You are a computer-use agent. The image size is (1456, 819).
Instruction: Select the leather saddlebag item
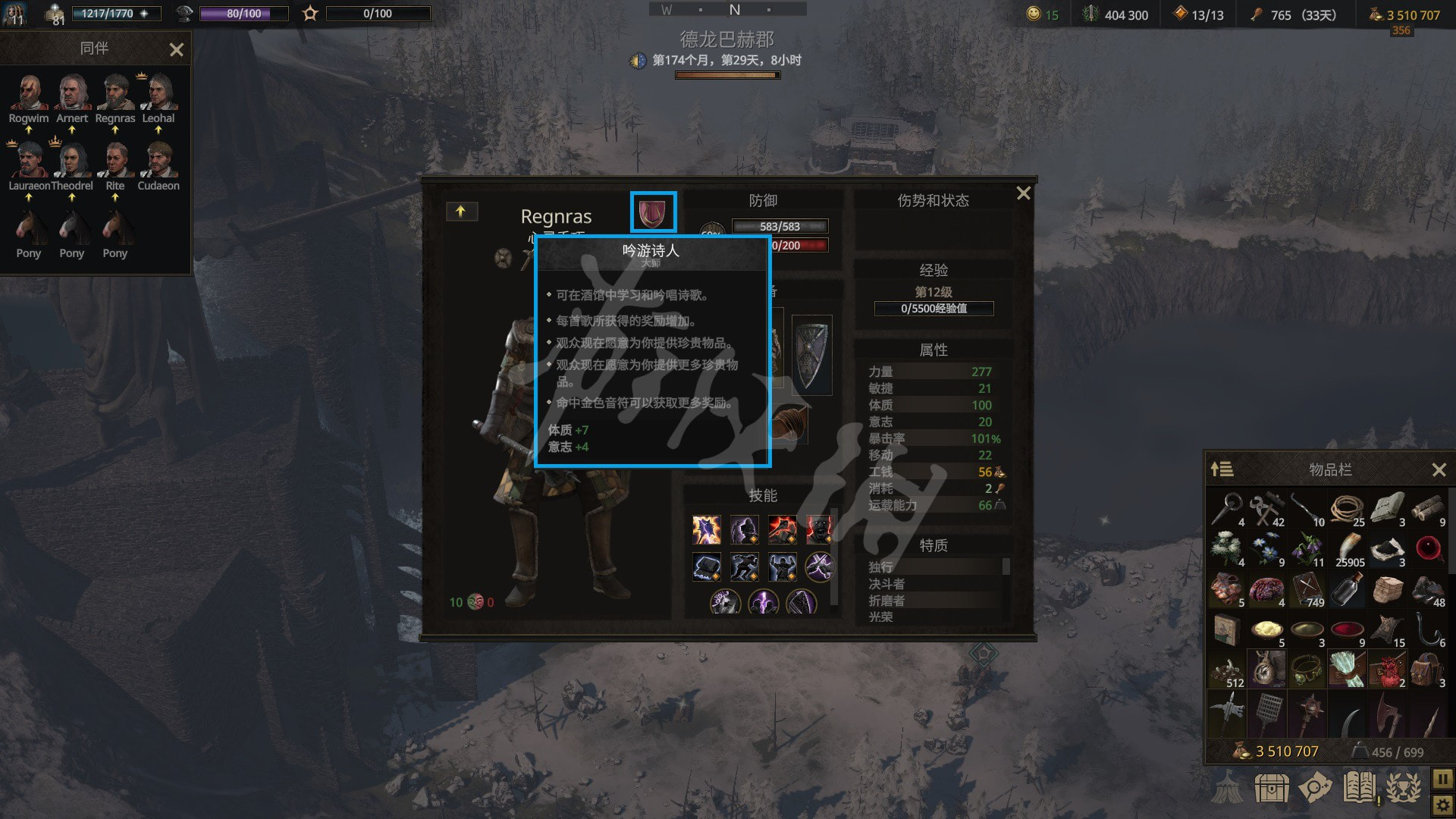tap(1427, 670)
